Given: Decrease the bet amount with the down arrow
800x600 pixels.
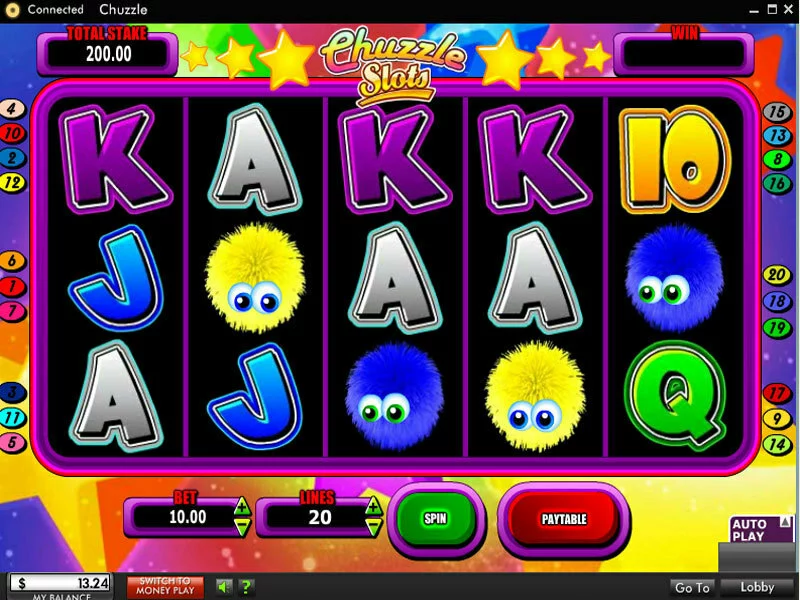Looking at the screenshot, I should point(242,525).
